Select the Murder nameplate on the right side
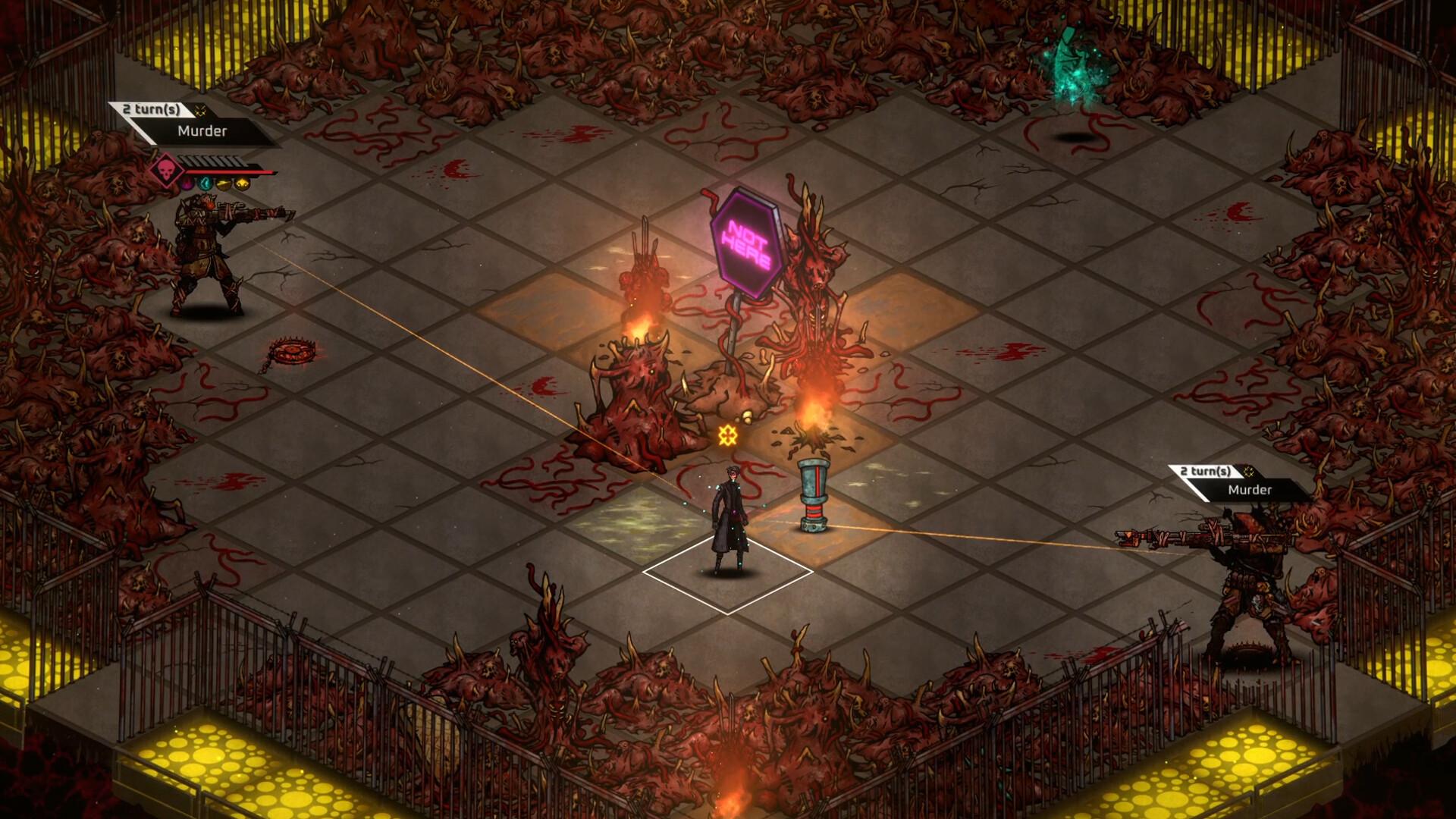1456x819 pixels. coord(1251,491)
